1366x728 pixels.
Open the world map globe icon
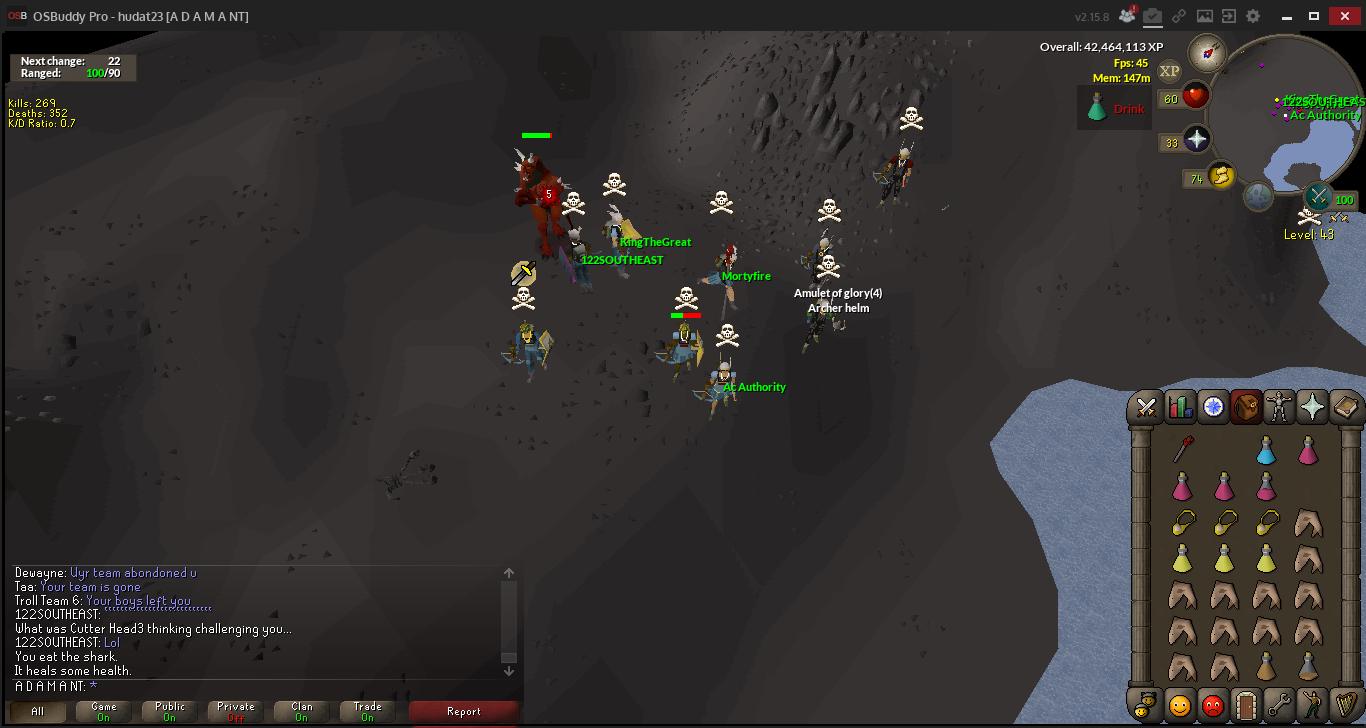pyautogui.click(x=1258, y=196)
